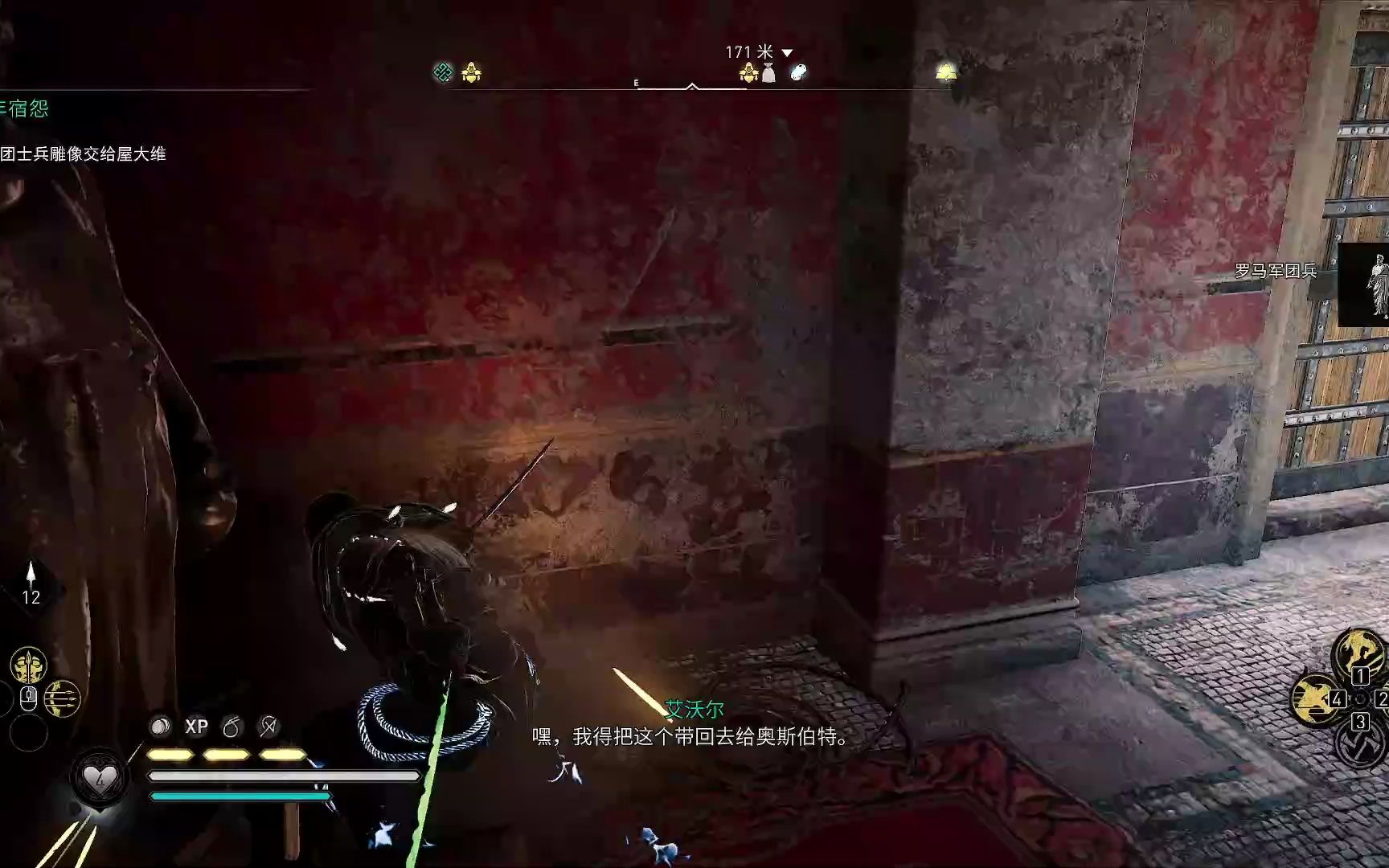
Task: Select the spear melee weapon icon
Action: pyautogui.click(x=29, y=665)
